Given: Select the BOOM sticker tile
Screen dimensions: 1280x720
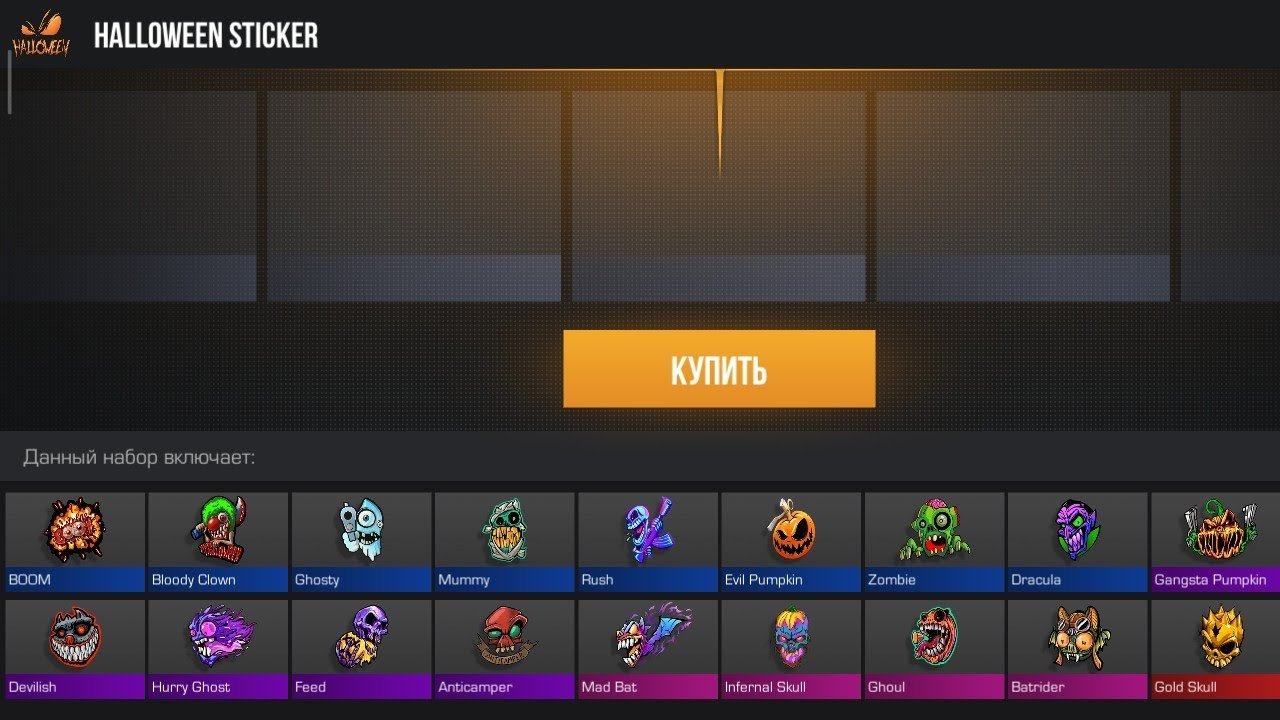Looking at the screenshot, I should [x=75, y=541].
